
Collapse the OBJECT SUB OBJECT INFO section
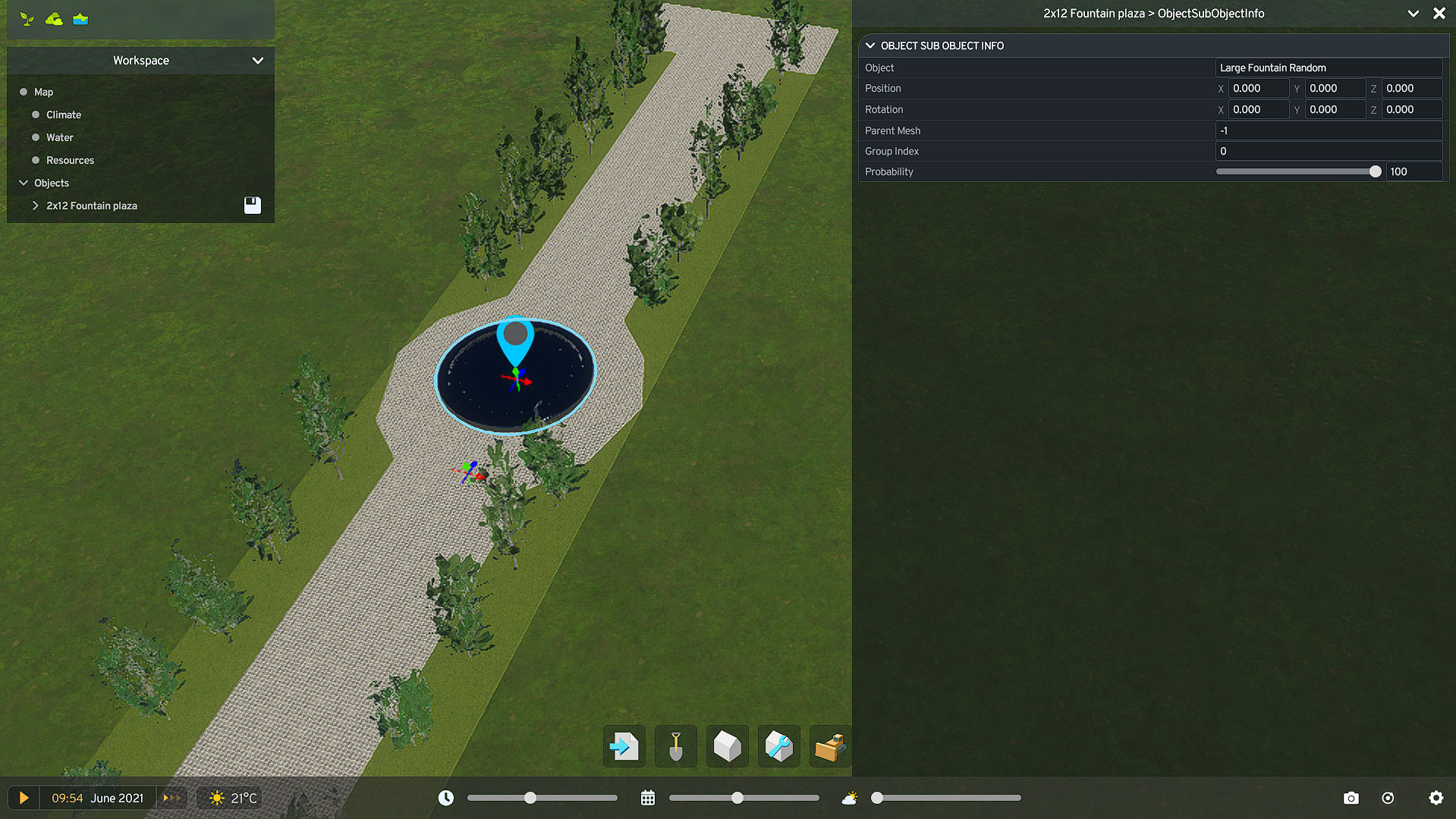pyautogui.click(x=870, y=45)
